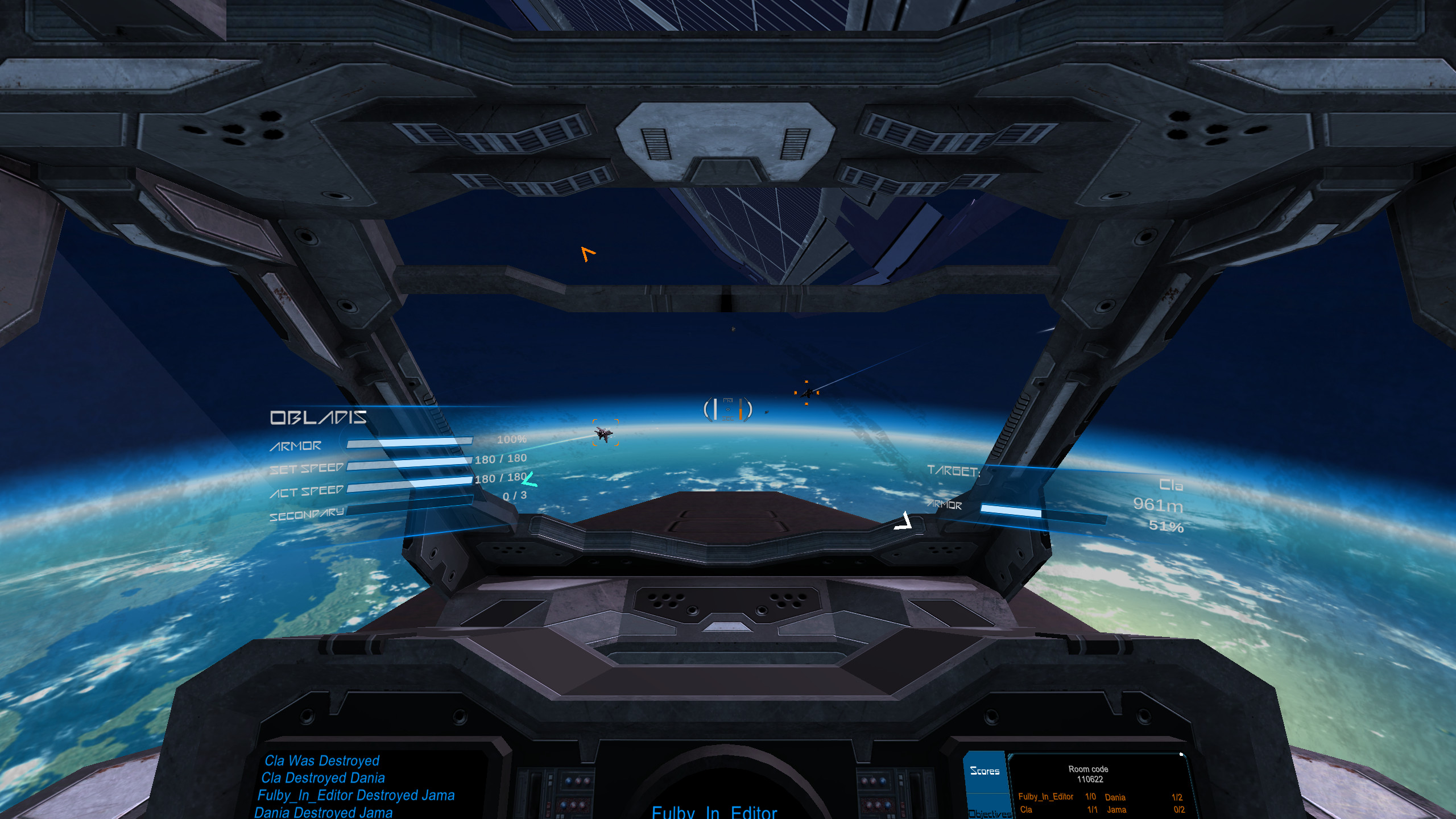
Task: Switch to the Scores tab
Action: coord(986,771)
